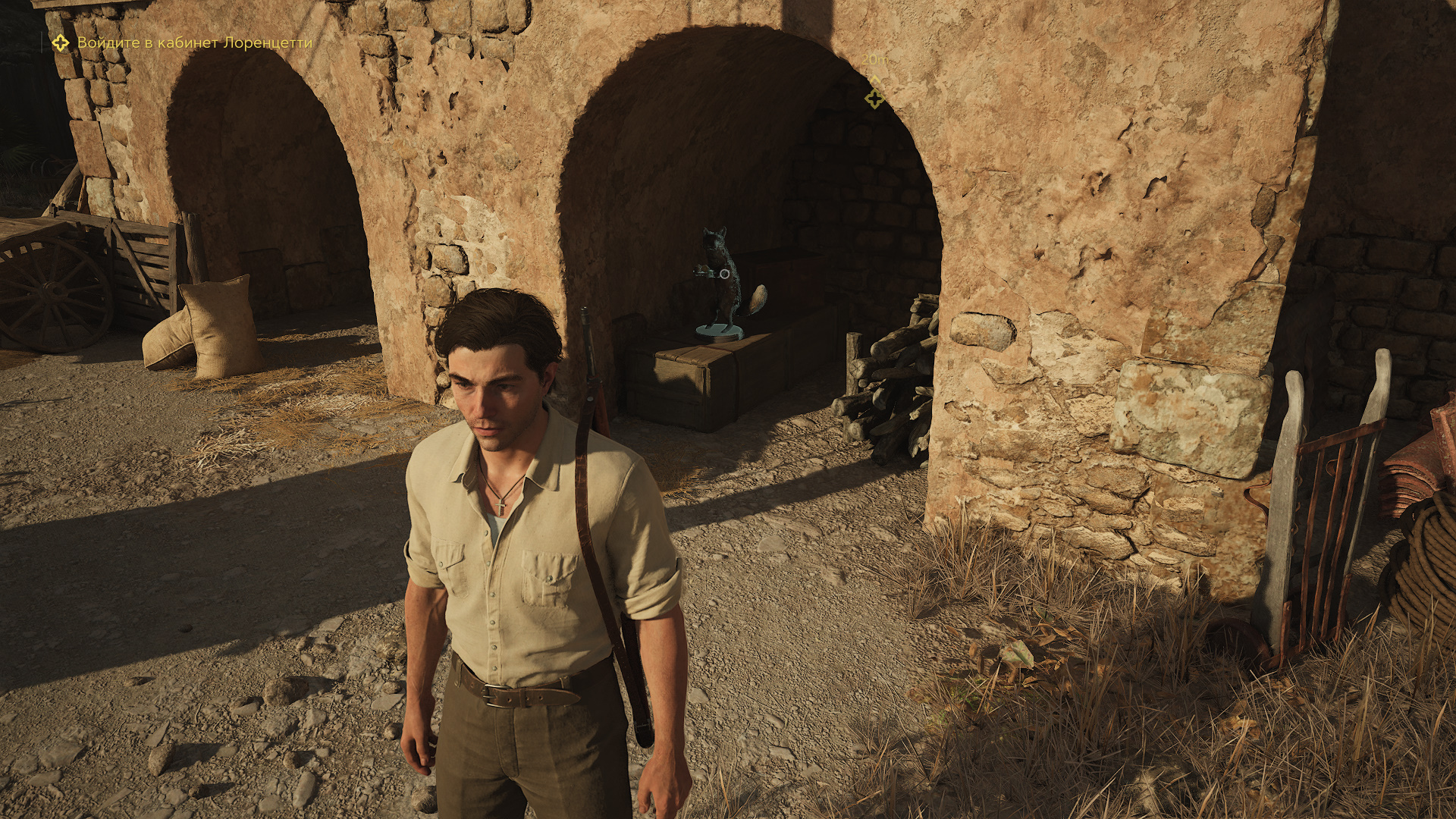The height and width of the screenshot is (819, 1456).
Task: Select the Lorenzetti office objective tracker
Action: [183, 42]
